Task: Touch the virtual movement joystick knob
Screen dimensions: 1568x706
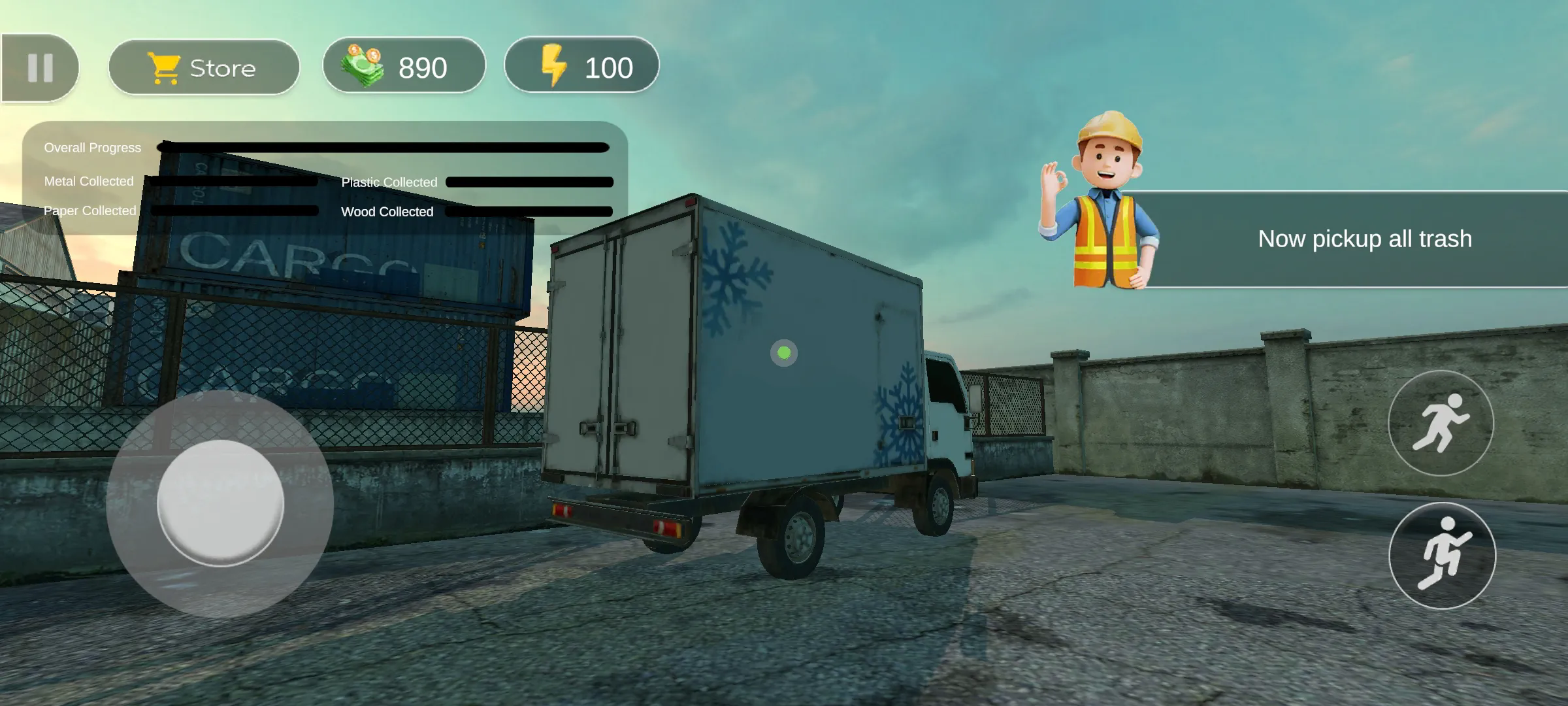Action: [221, 503]
